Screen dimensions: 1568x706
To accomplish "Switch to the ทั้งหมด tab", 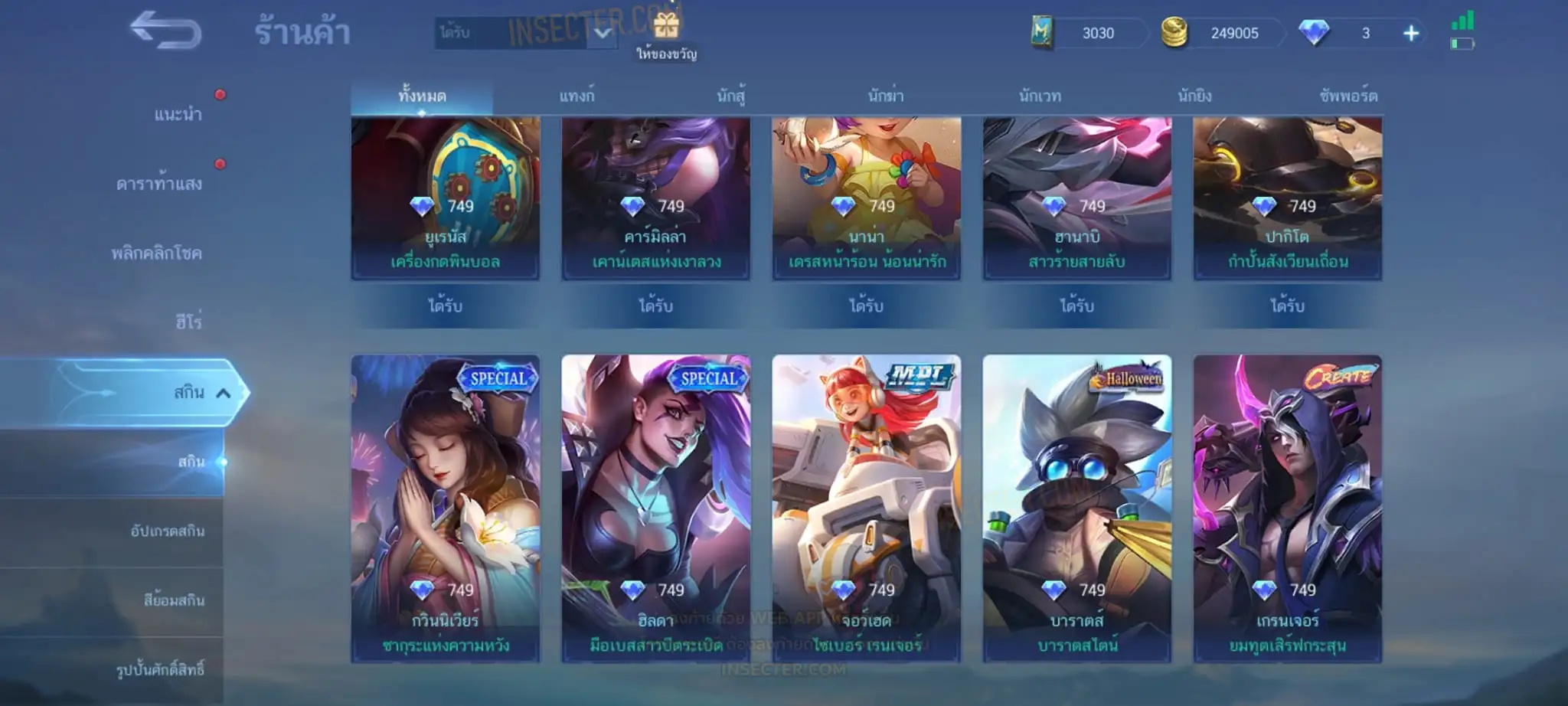I will click(x=422, y=96).
